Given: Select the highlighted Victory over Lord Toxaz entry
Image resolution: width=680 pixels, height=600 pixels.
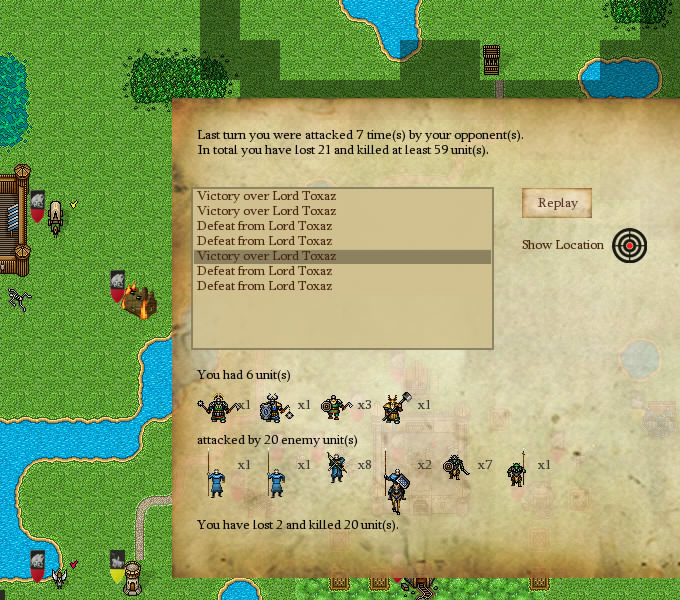Looking at the screenshot, I should 342,256.
